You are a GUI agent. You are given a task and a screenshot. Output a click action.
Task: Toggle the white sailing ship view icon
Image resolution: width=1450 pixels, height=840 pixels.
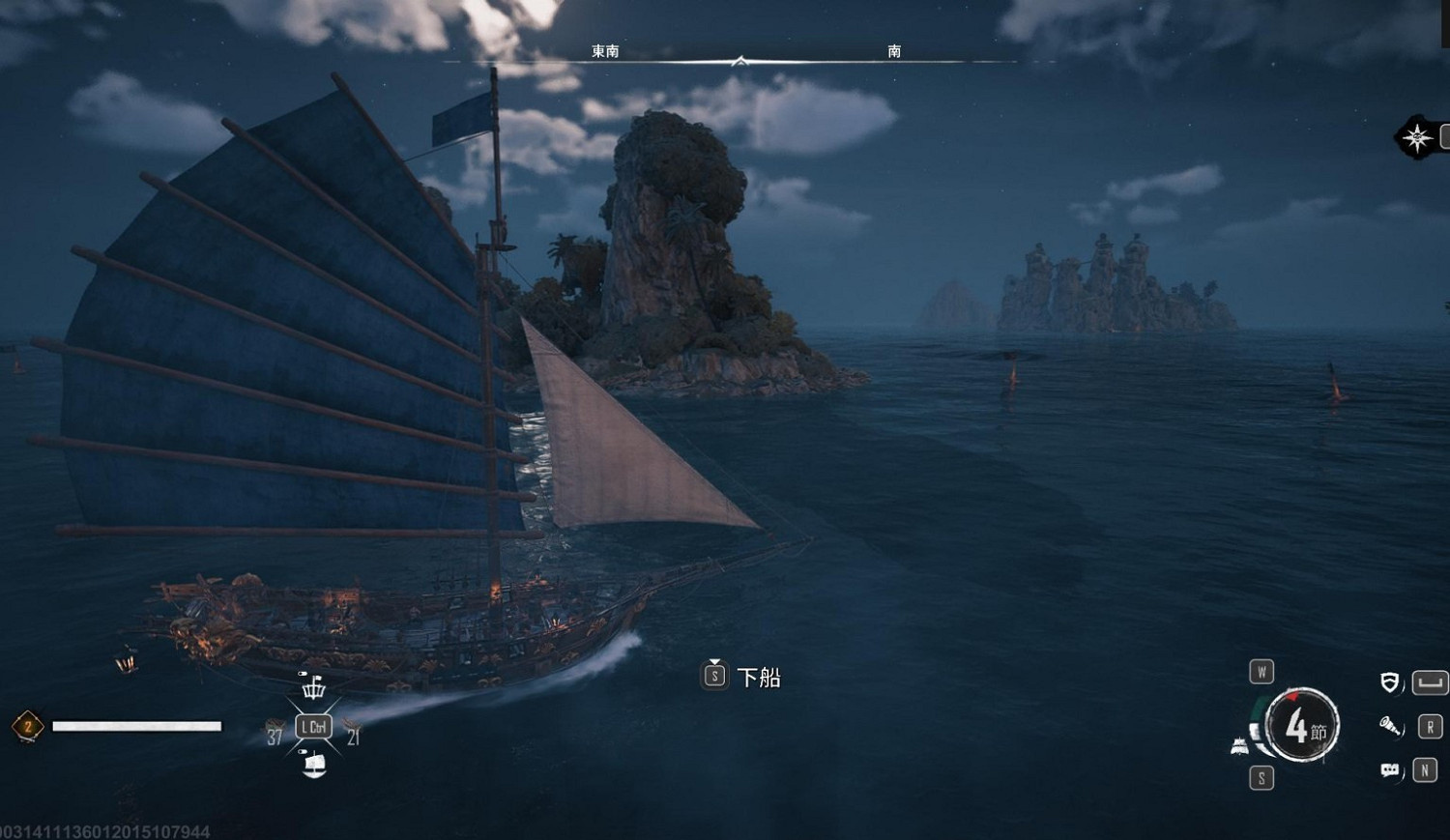pos(314,765)
